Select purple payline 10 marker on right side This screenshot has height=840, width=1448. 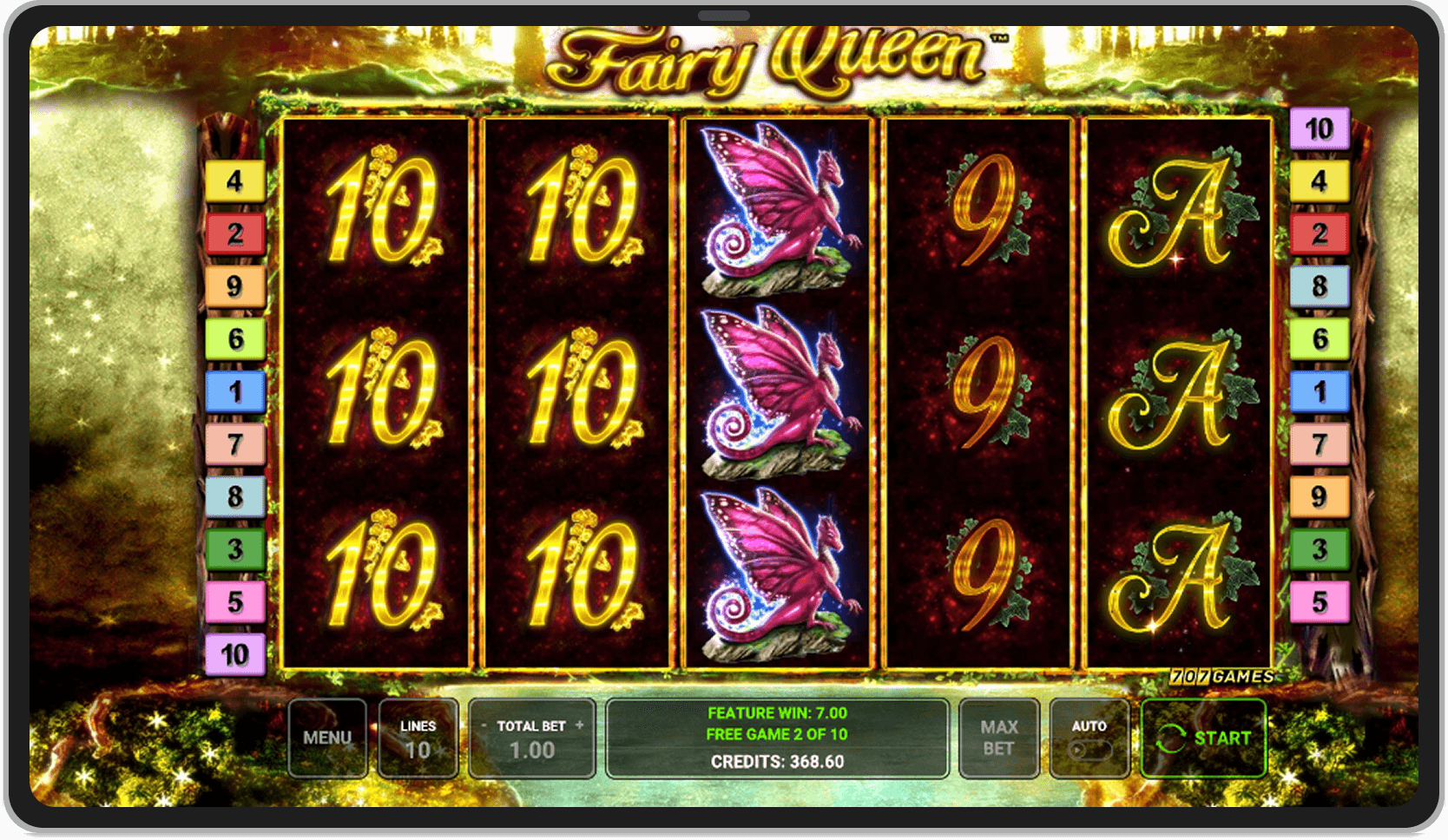coord(1319,127)
